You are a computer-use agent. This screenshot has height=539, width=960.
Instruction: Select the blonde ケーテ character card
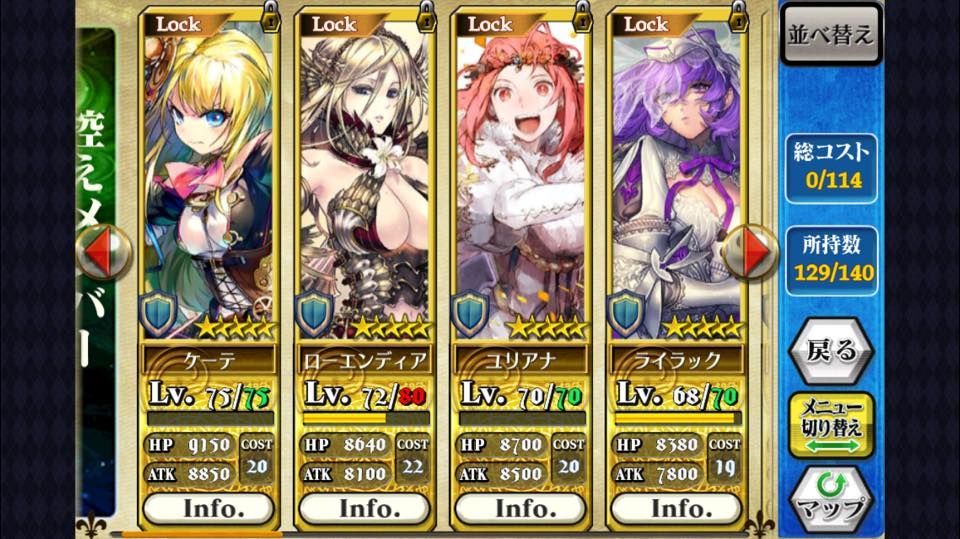(208, 180)
